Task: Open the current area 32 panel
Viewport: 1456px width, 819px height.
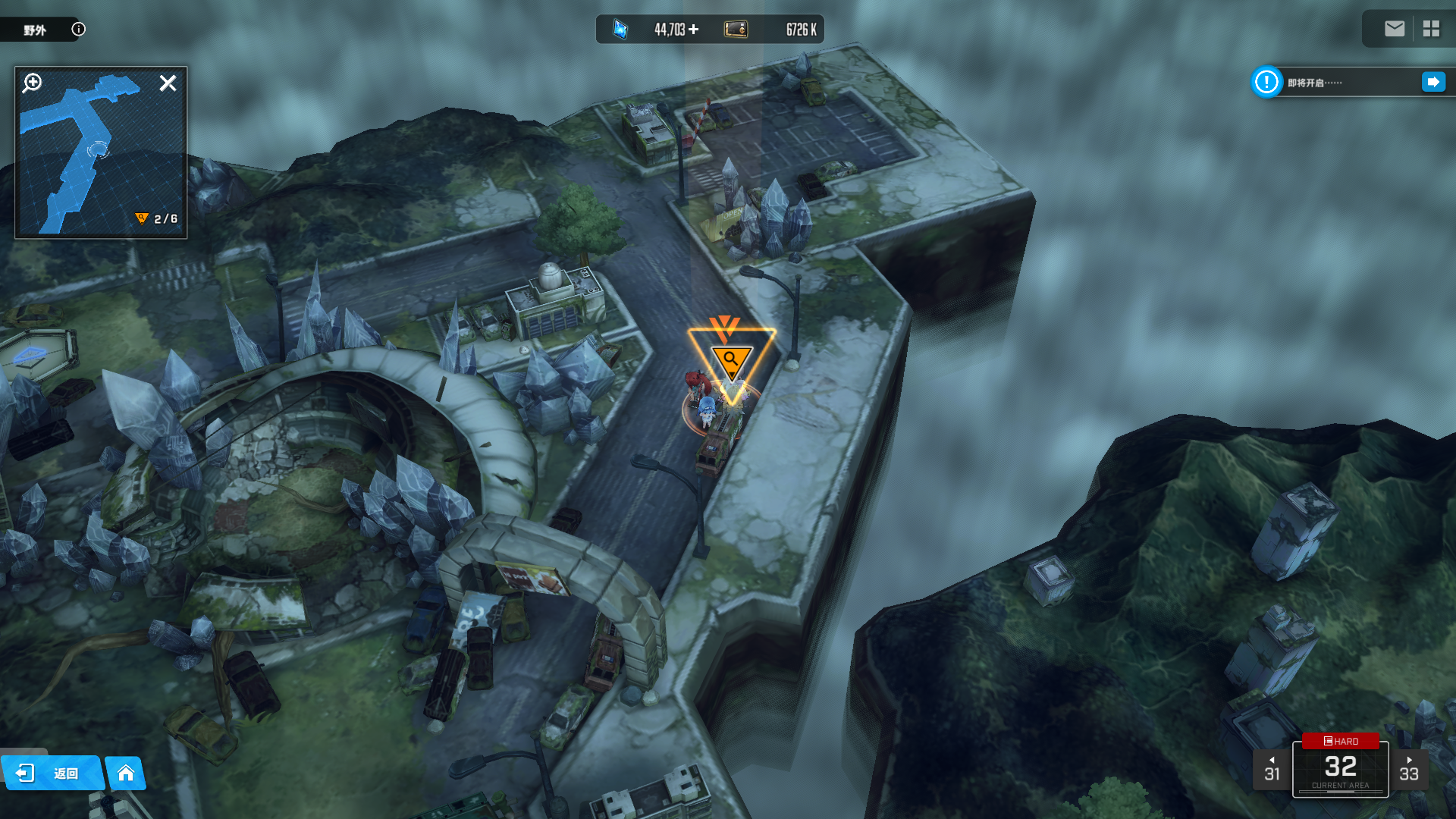Action: pyautogui.click(x=1341, y=771)
